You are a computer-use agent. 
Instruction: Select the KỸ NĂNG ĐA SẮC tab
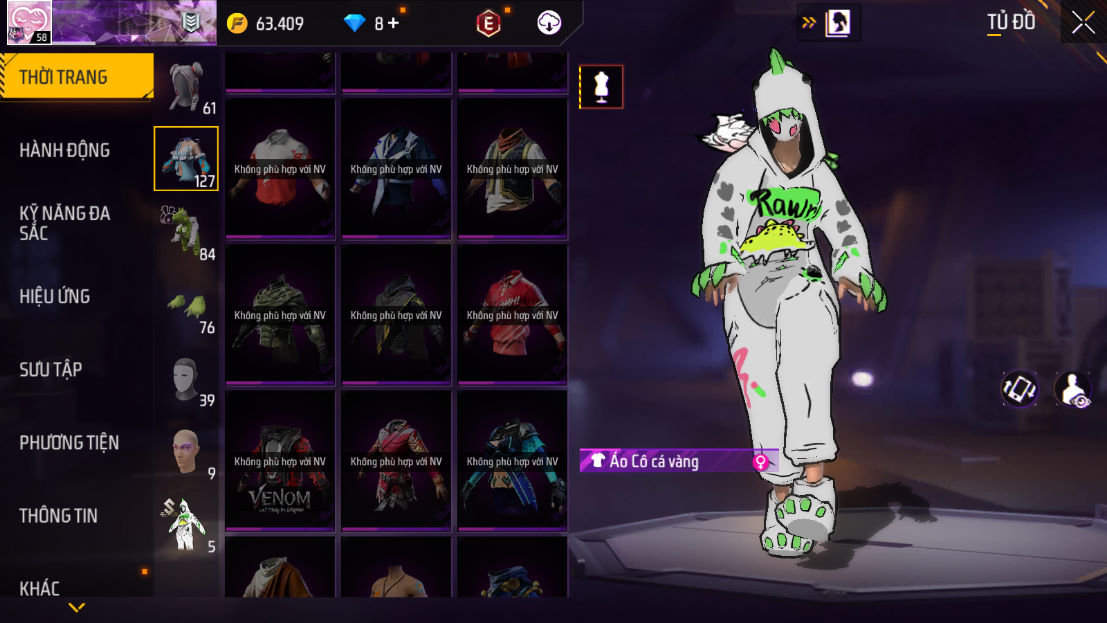(65, 223)
